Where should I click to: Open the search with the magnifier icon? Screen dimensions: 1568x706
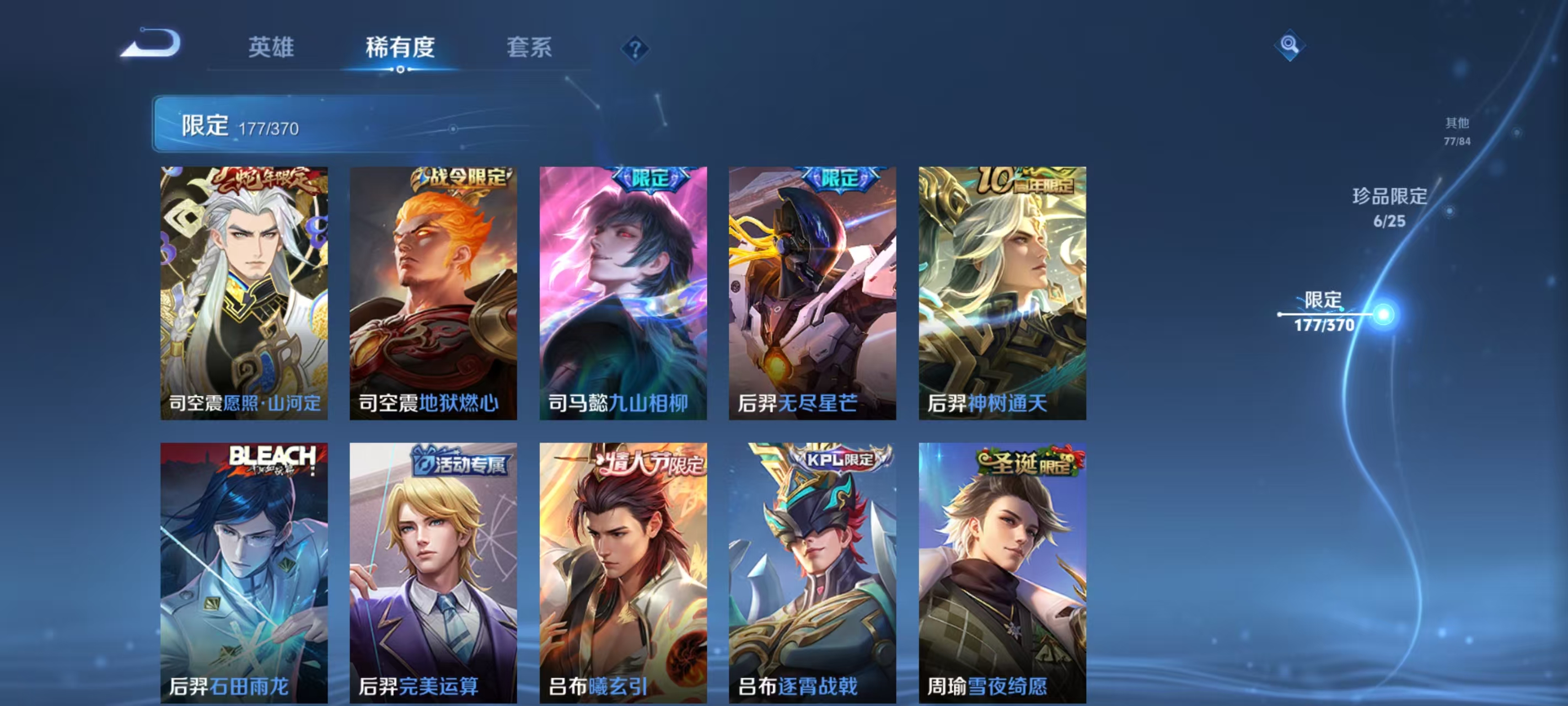pyautogui.click(x=1291, y=45)
